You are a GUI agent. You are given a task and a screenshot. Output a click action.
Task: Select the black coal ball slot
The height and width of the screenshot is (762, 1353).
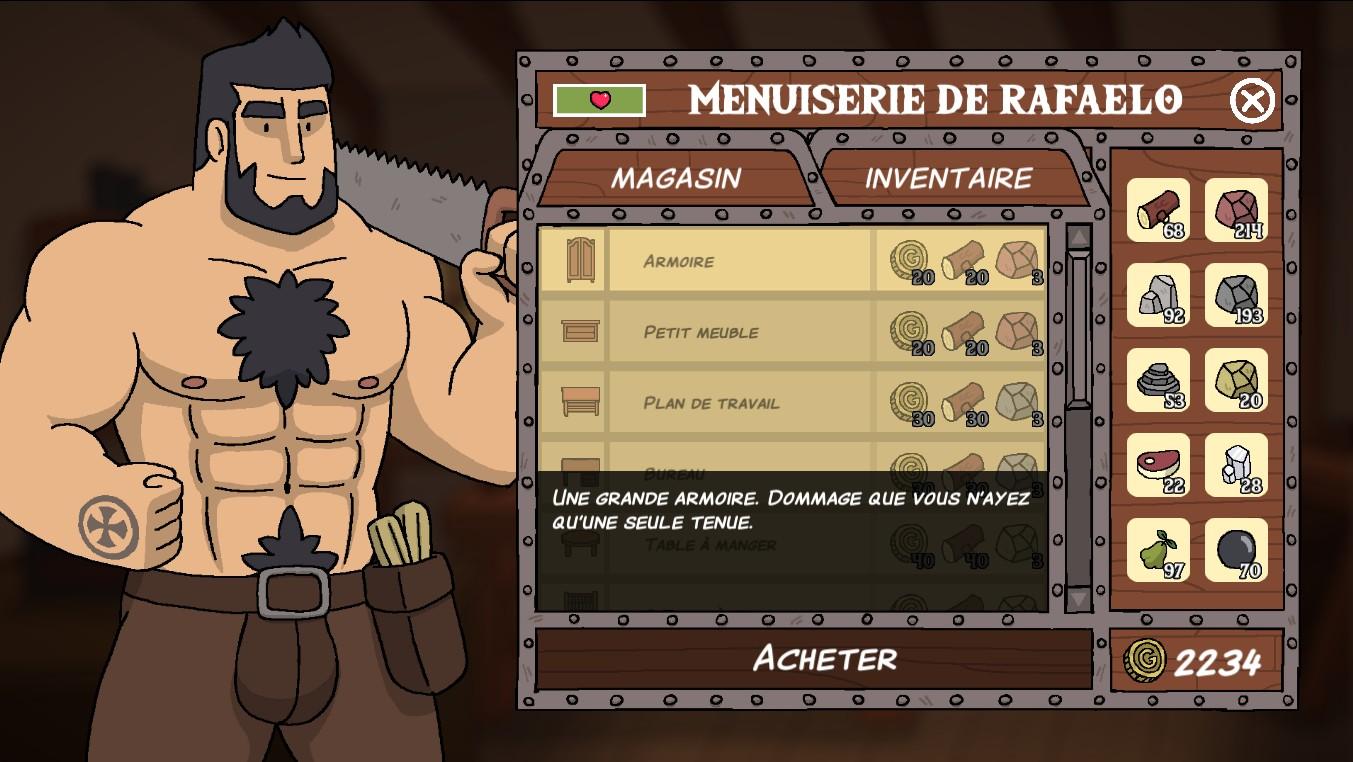click(x=1236, y=550)
